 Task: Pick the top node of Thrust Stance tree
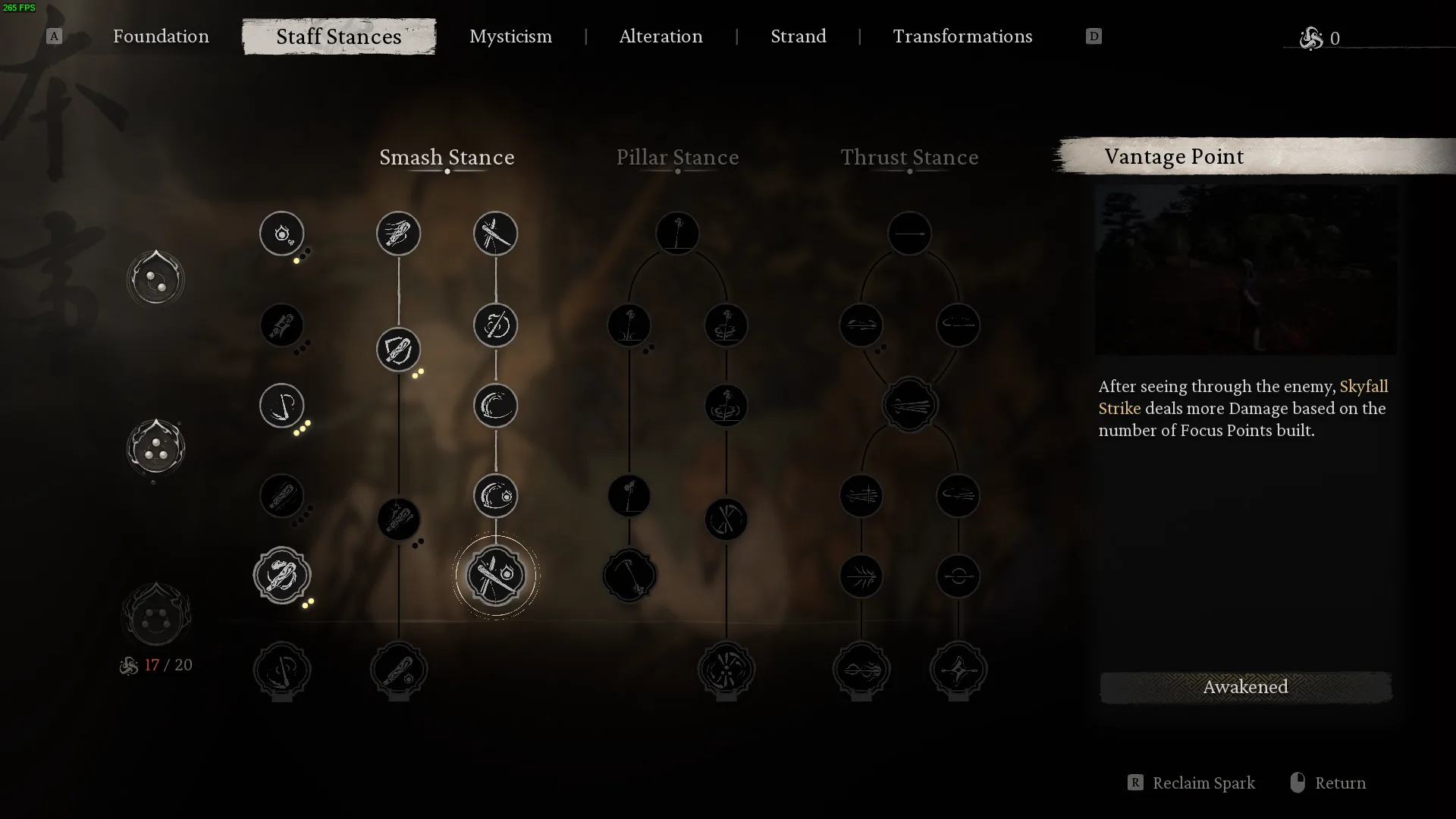pyautogui.click(x=909, y=233)
